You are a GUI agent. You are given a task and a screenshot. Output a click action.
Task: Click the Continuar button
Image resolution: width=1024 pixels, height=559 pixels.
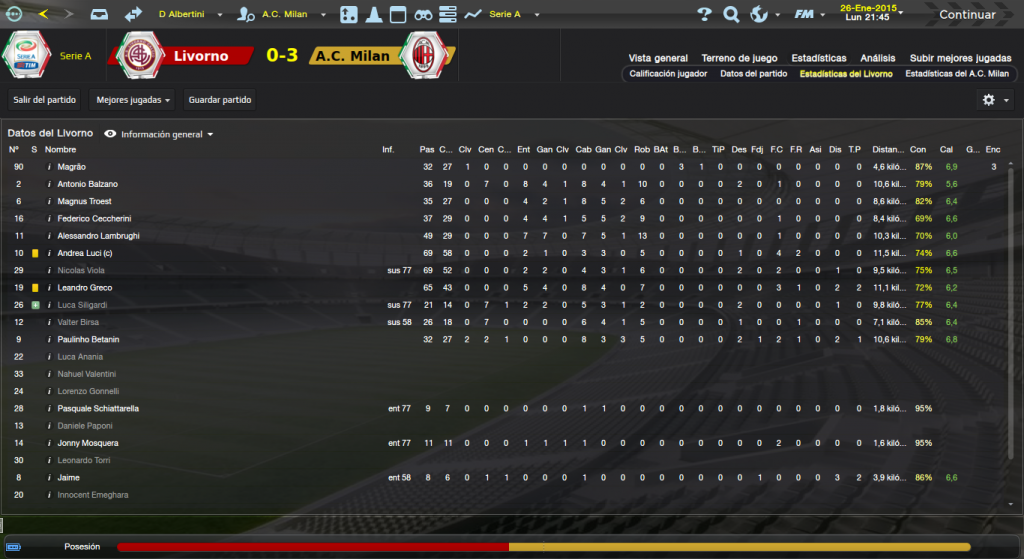click(966, 15)
